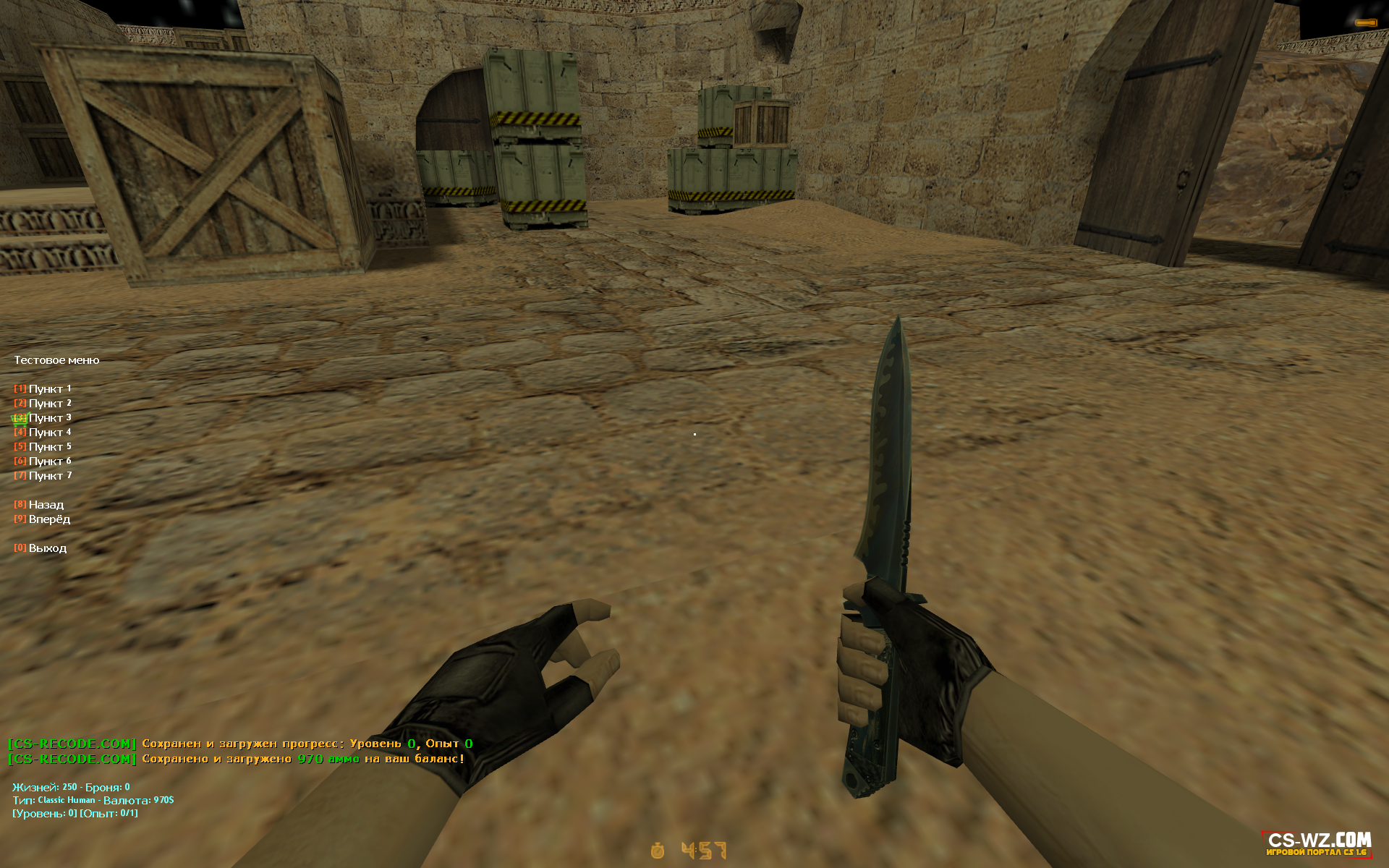Activate menu item Пункт 6
1389x868 pixels.
click(x=45, y=461)
